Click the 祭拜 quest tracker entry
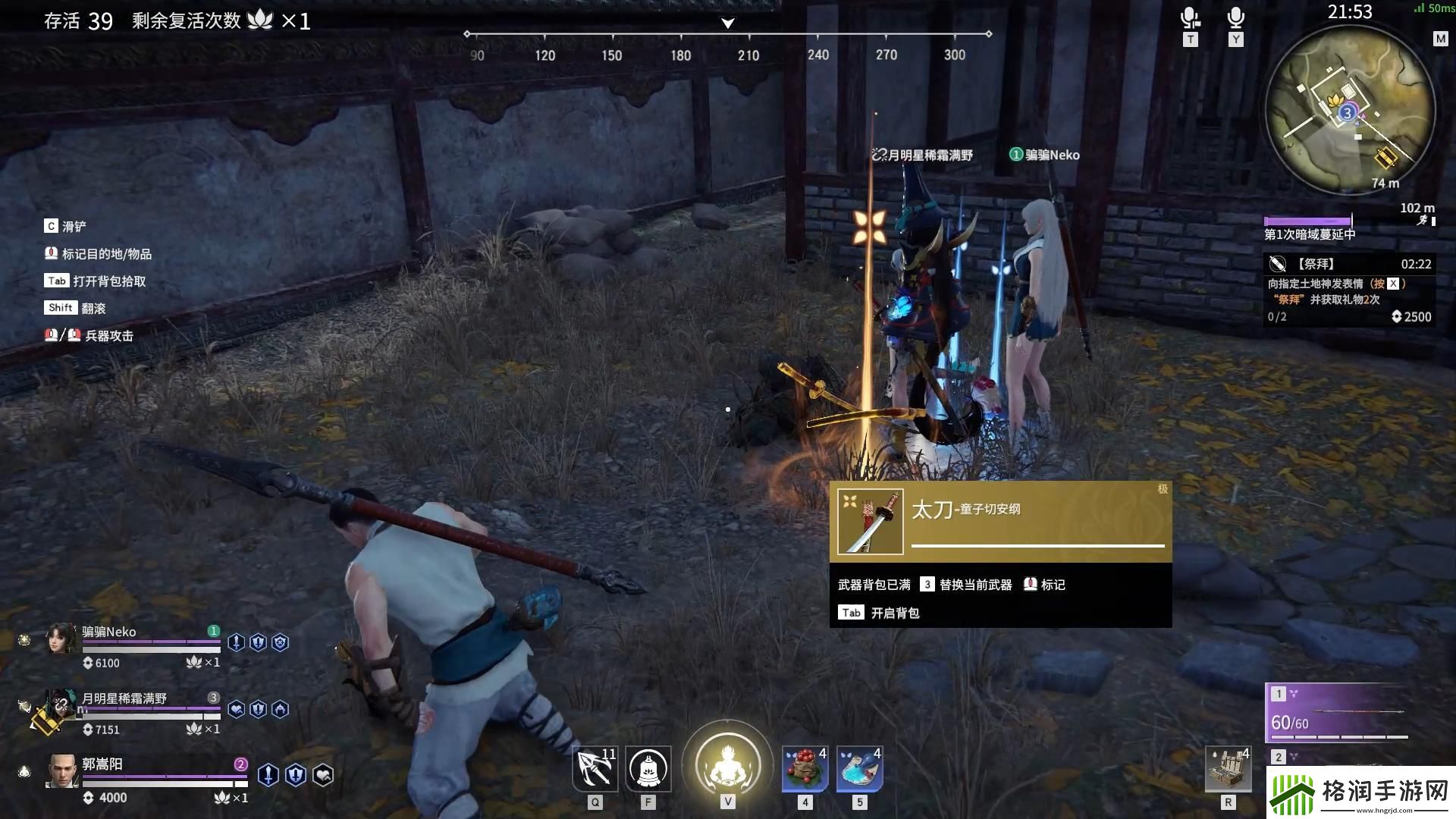The width and height of the screenshot is (1456, 819). pos(1349,290)
